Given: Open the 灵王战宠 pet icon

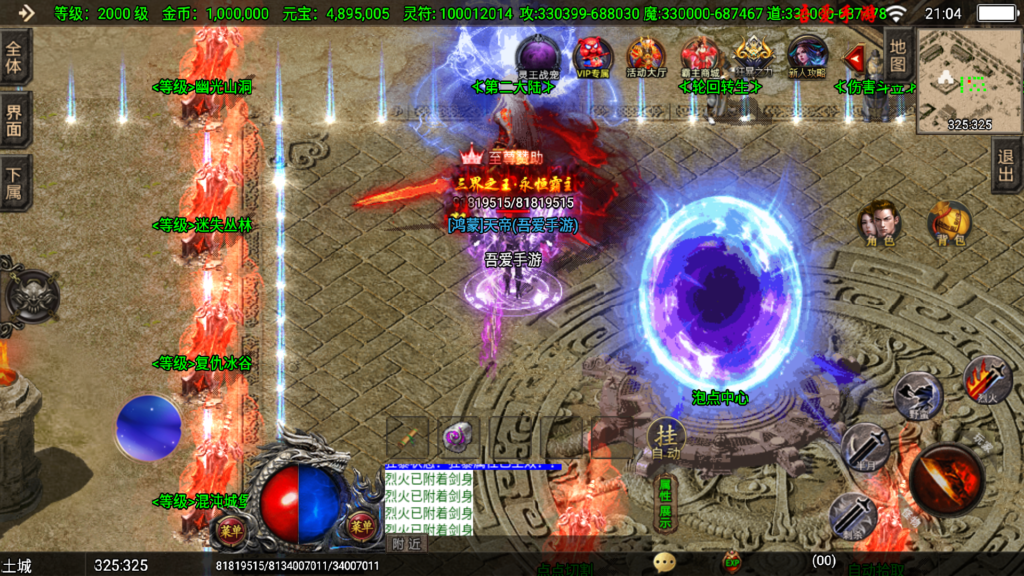Looking at the screenshot, I should [538, 57].
